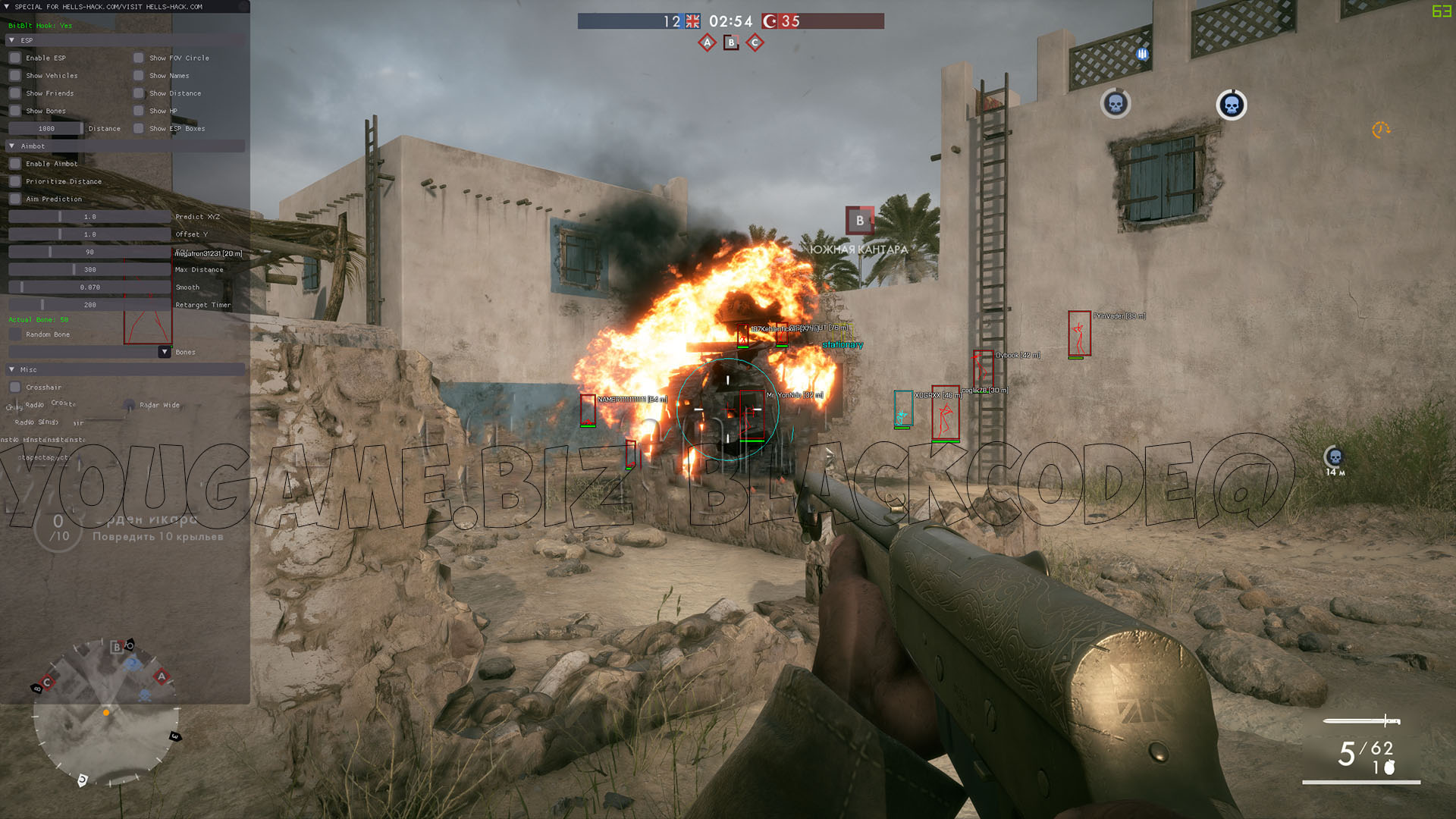1456x819 pixels.
Task: Toggle the Enable ESP checkbox
Action: click(x=15, y=58)
